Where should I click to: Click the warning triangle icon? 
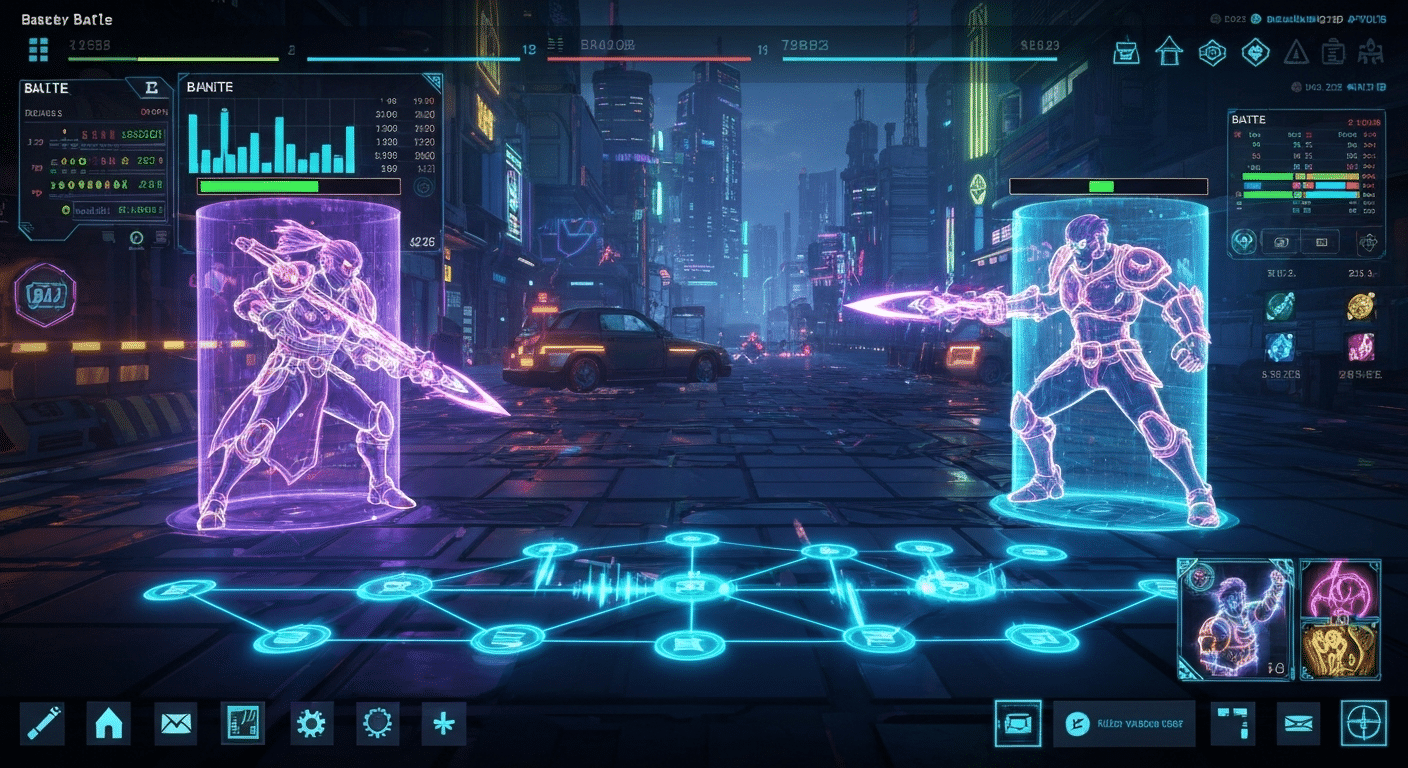[x=1297, y=52]
